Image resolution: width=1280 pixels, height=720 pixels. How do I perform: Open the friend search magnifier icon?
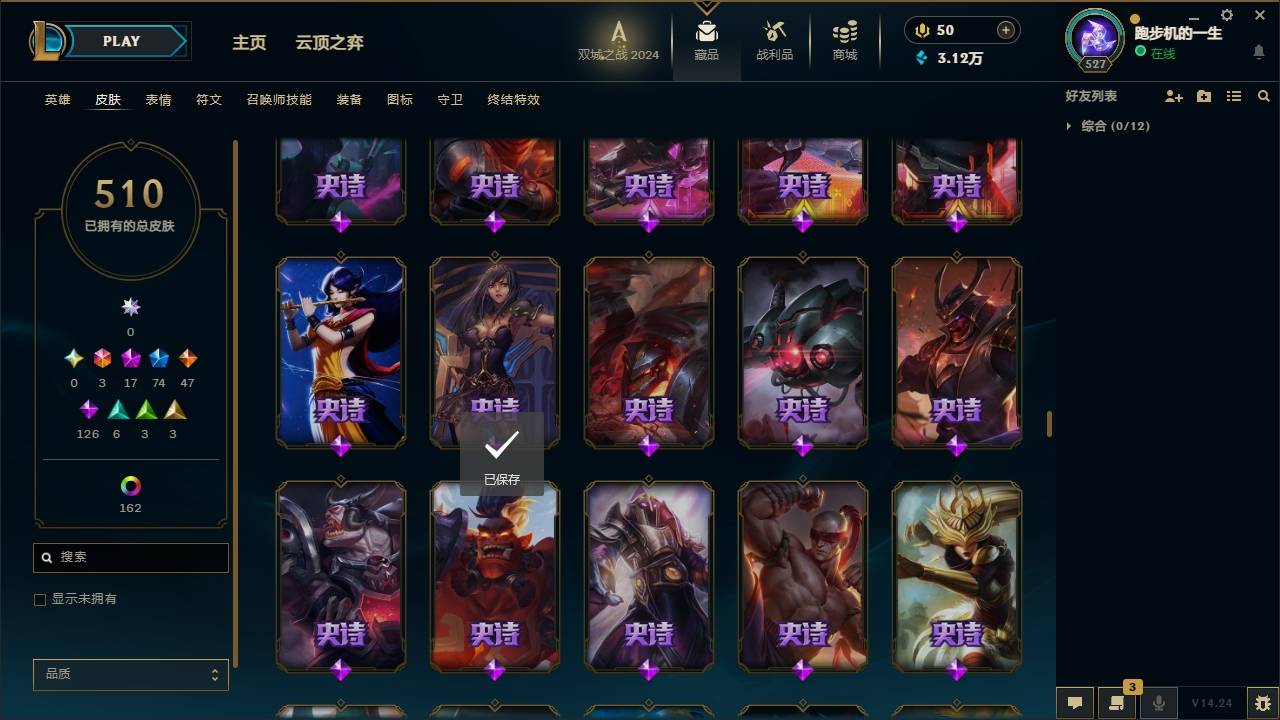pyautogui.click(x=1264, y=96)
